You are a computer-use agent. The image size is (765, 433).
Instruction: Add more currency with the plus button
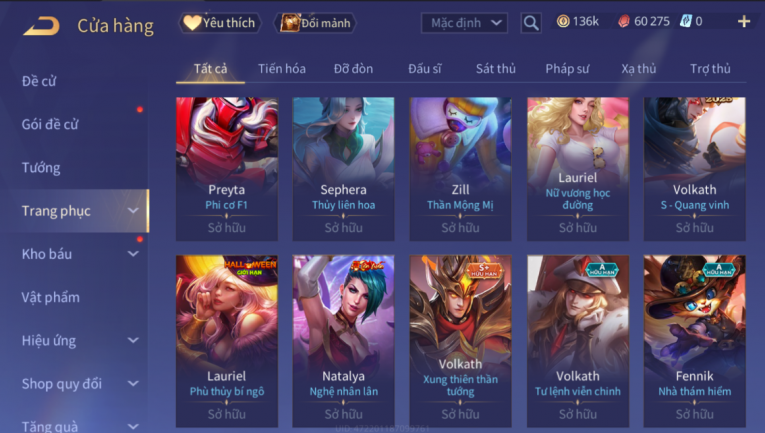(743, 21)
